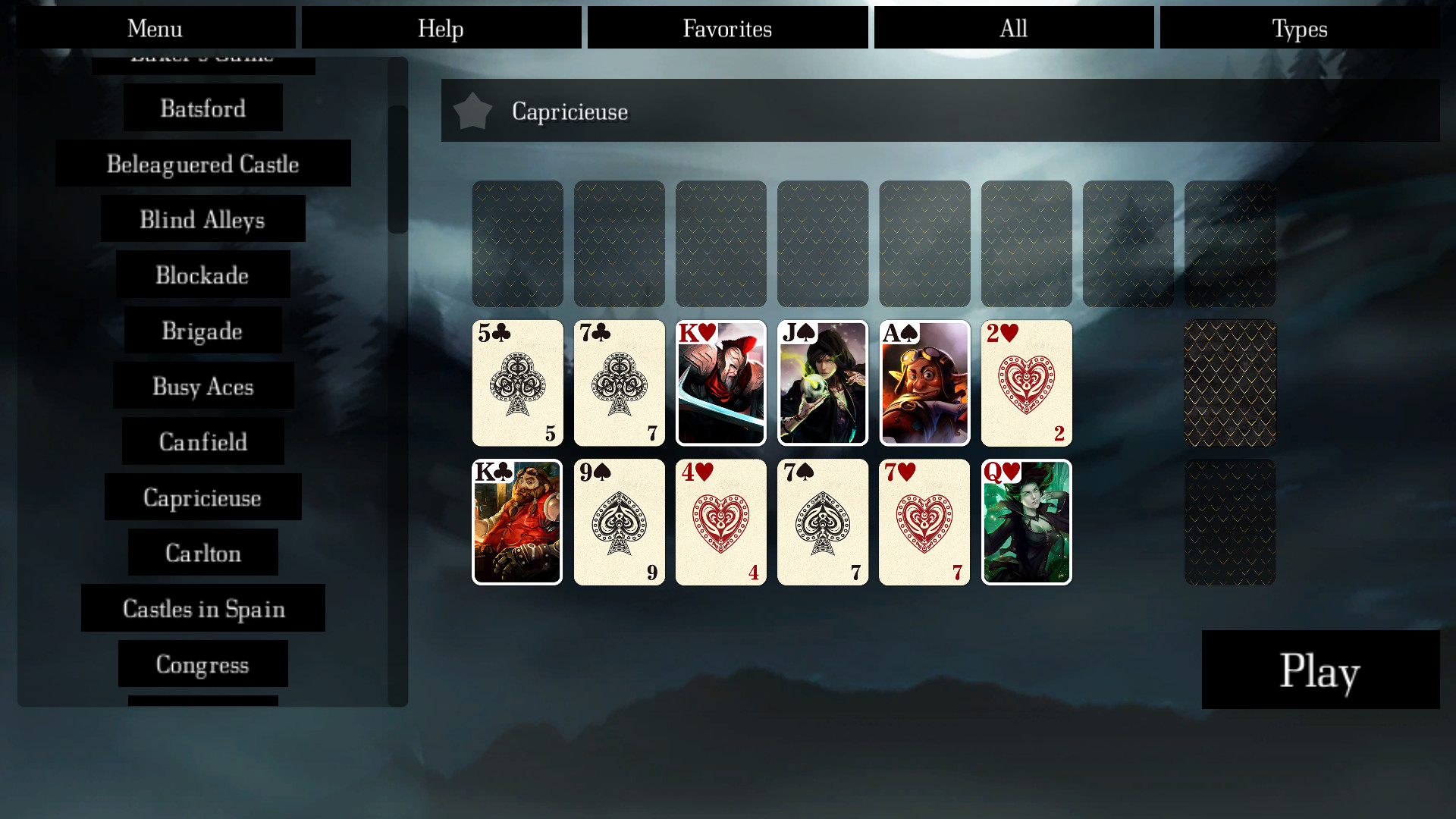Image resolution: width=1456 pixels, height=819 pixels.
Task: Click the face-down stock pile
Action: coord(1229,383)
